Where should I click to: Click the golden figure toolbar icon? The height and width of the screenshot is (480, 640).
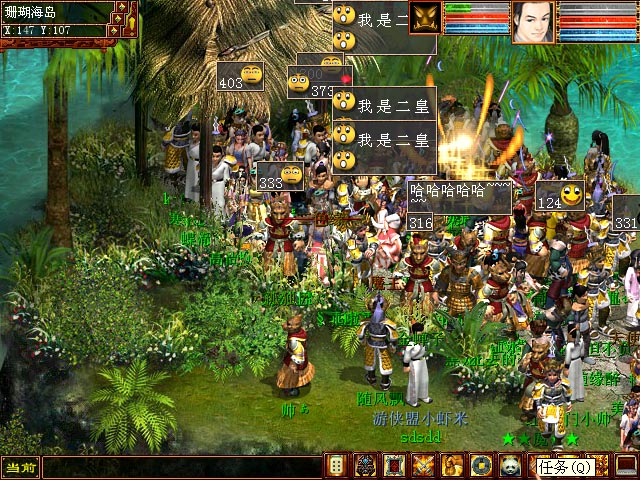[453, 466]
